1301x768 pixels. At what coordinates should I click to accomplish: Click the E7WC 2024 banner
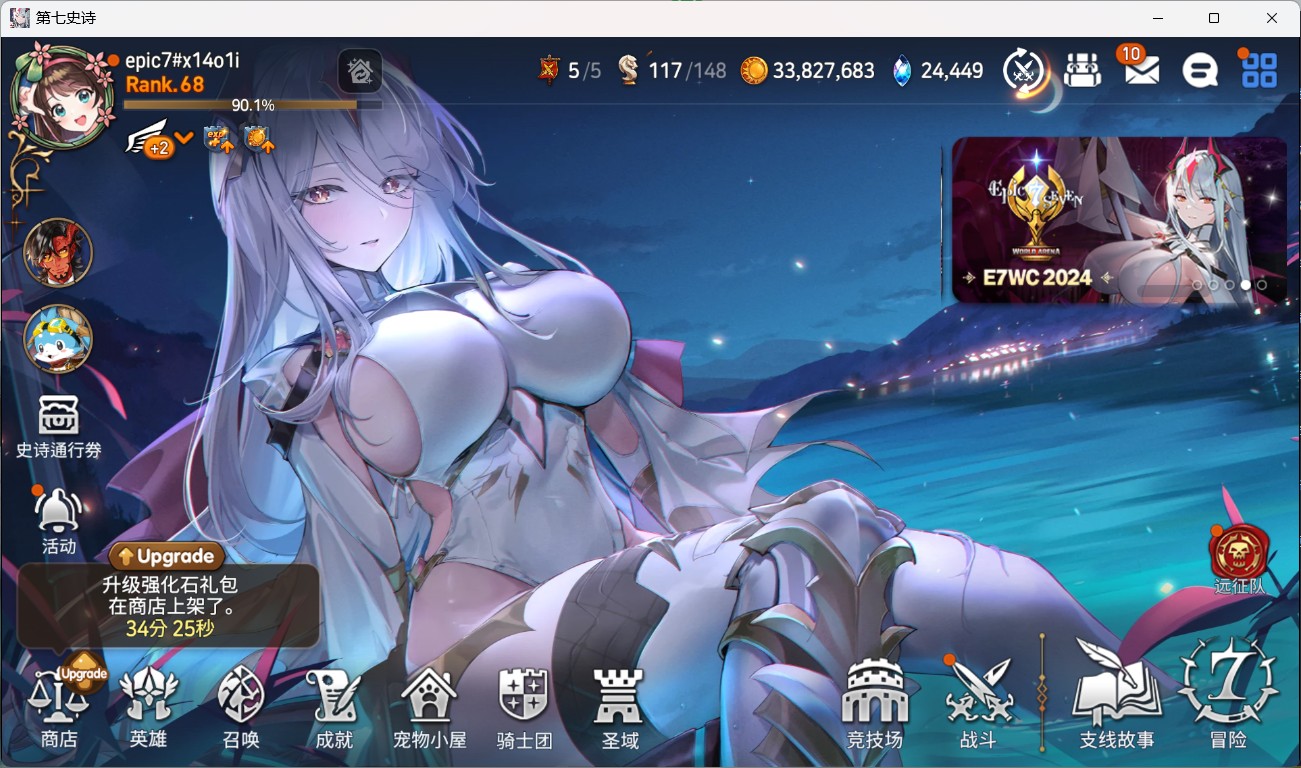1118,220
